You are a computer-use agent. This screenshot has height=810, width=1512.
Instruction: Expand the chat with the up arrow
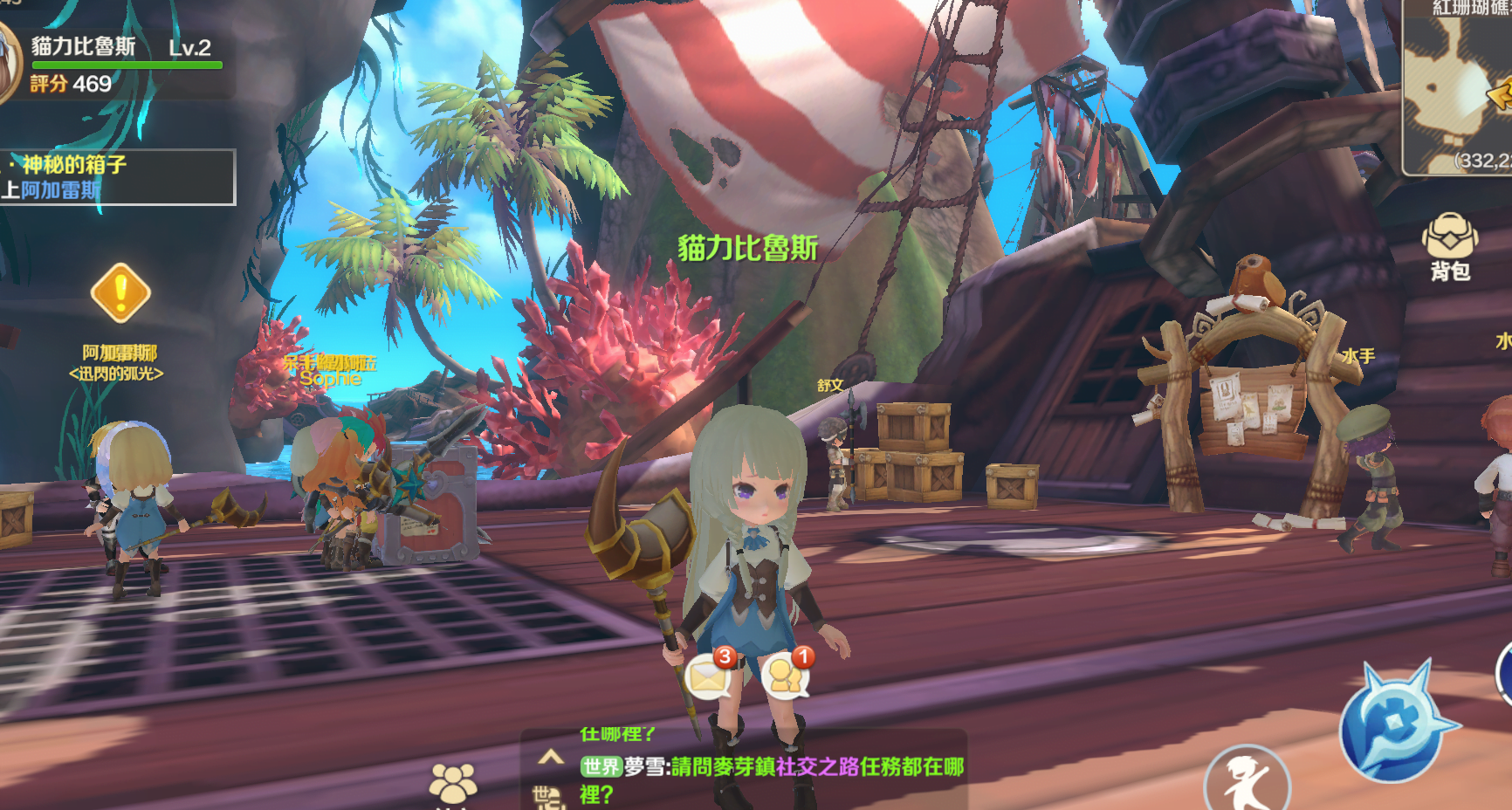550,758
